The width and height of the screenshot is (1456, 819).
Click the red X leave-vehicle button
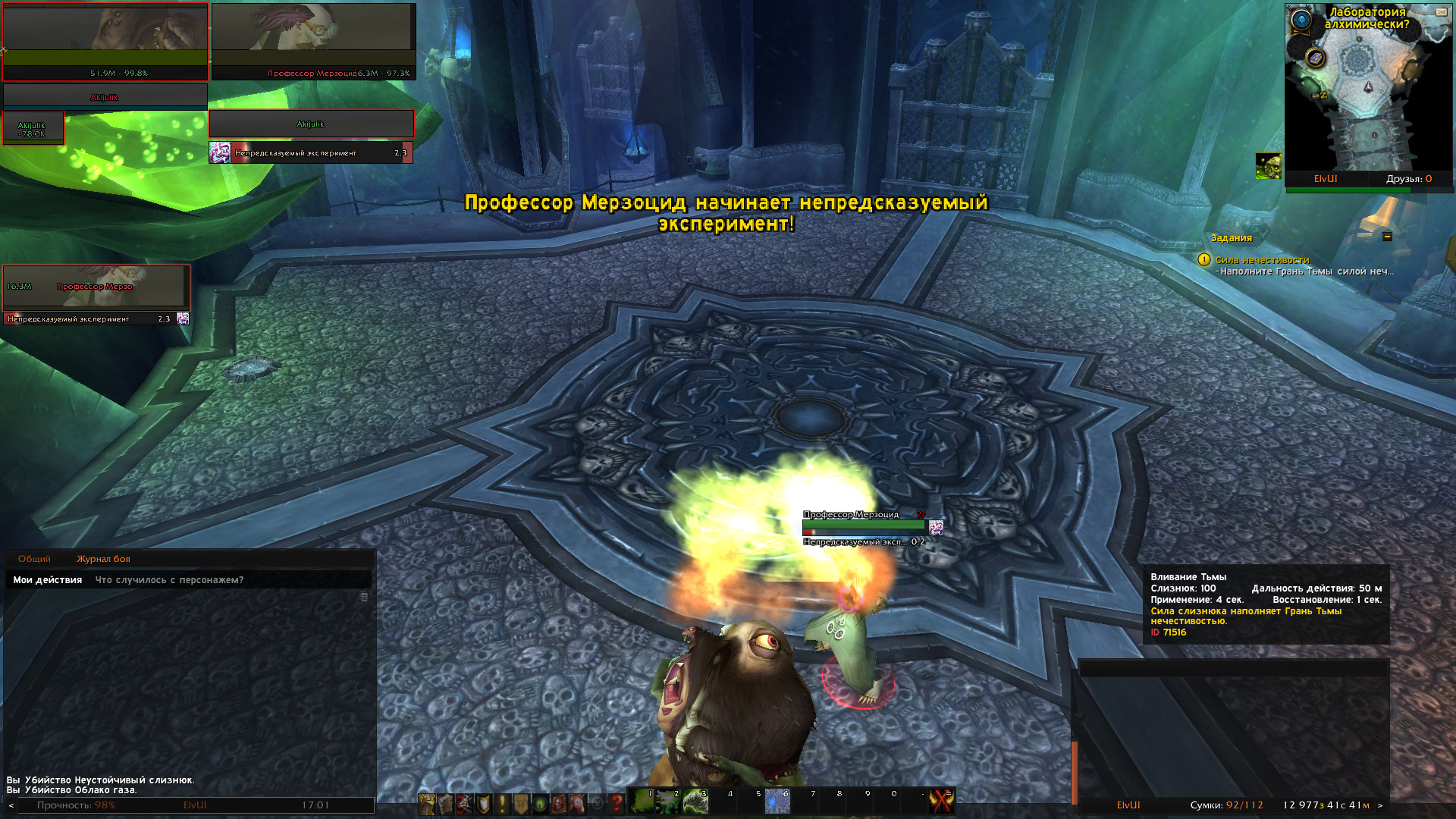(x=941, y=801)
